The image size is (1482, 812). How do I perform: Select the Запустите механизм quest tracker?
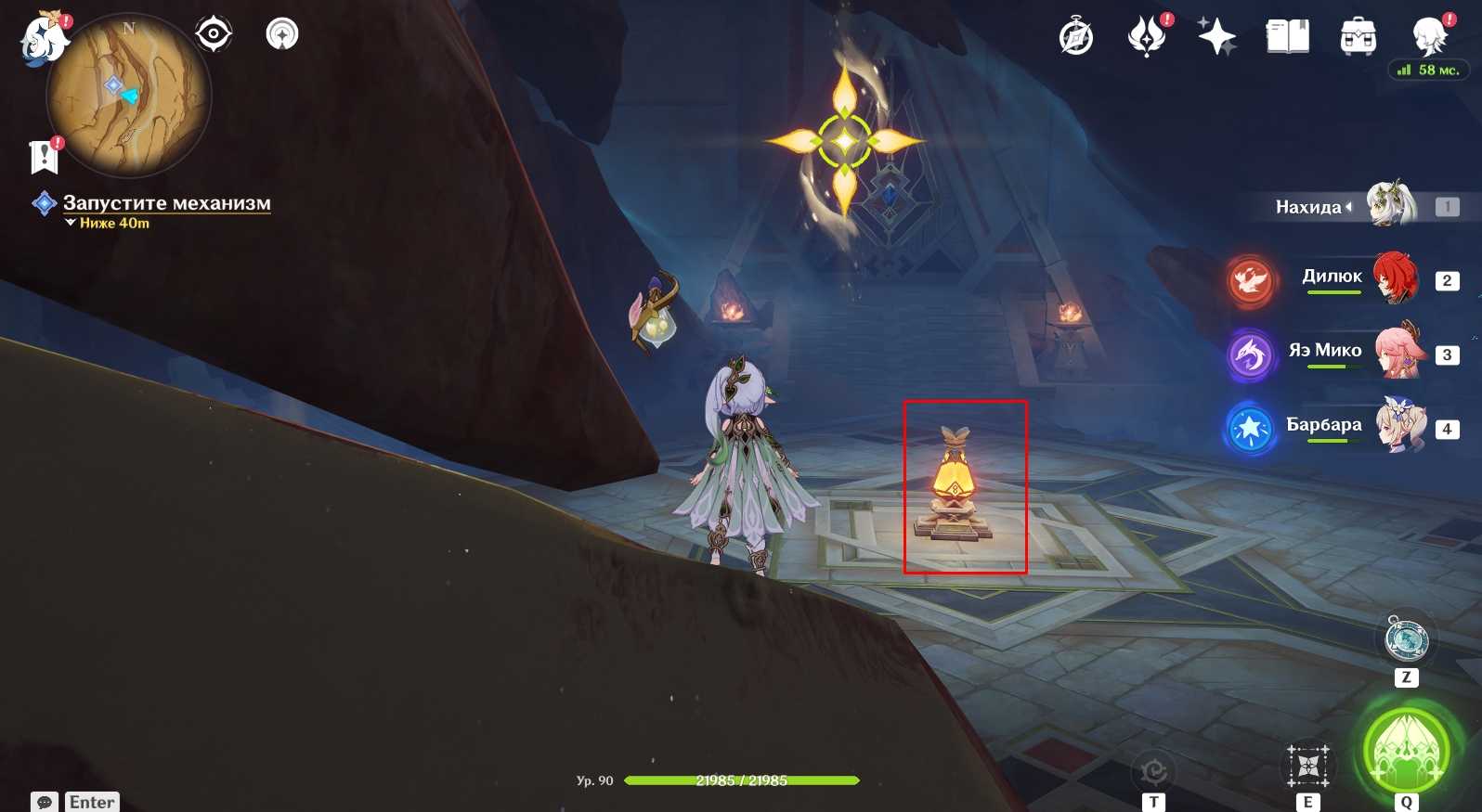tap(166, 203)
